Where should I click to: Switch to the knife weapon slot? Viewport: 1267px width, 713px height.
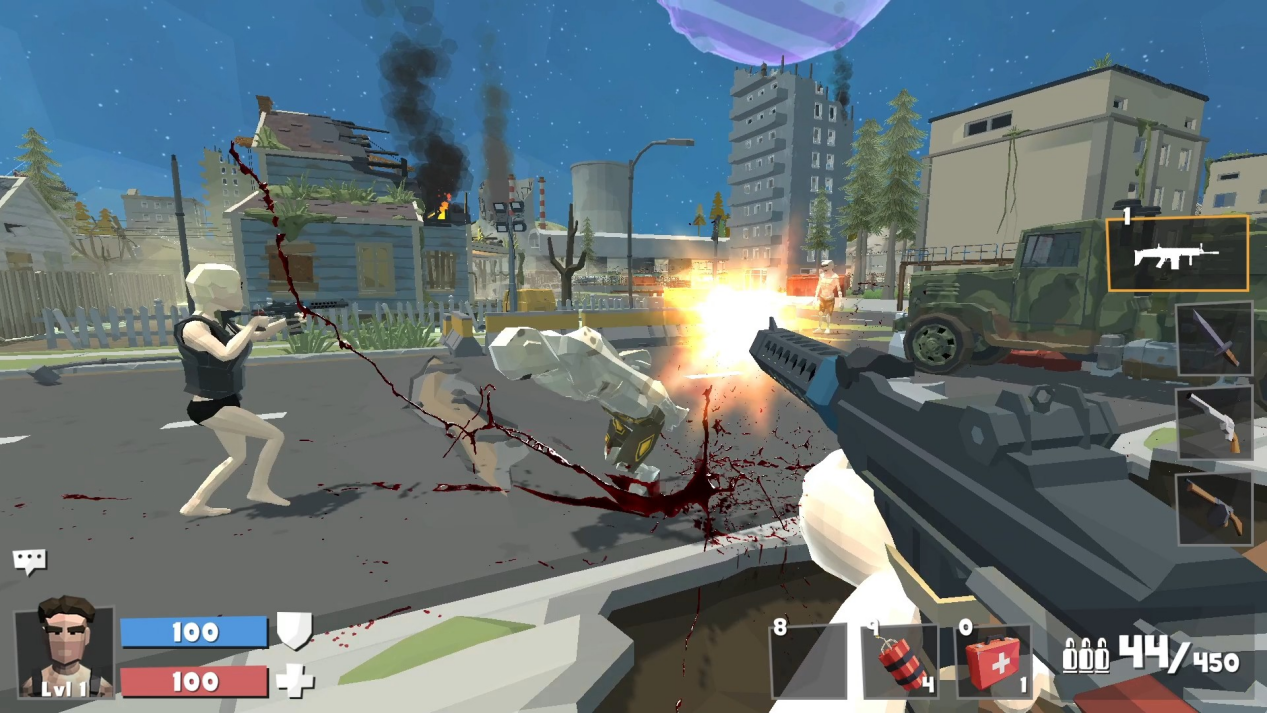1214,338
